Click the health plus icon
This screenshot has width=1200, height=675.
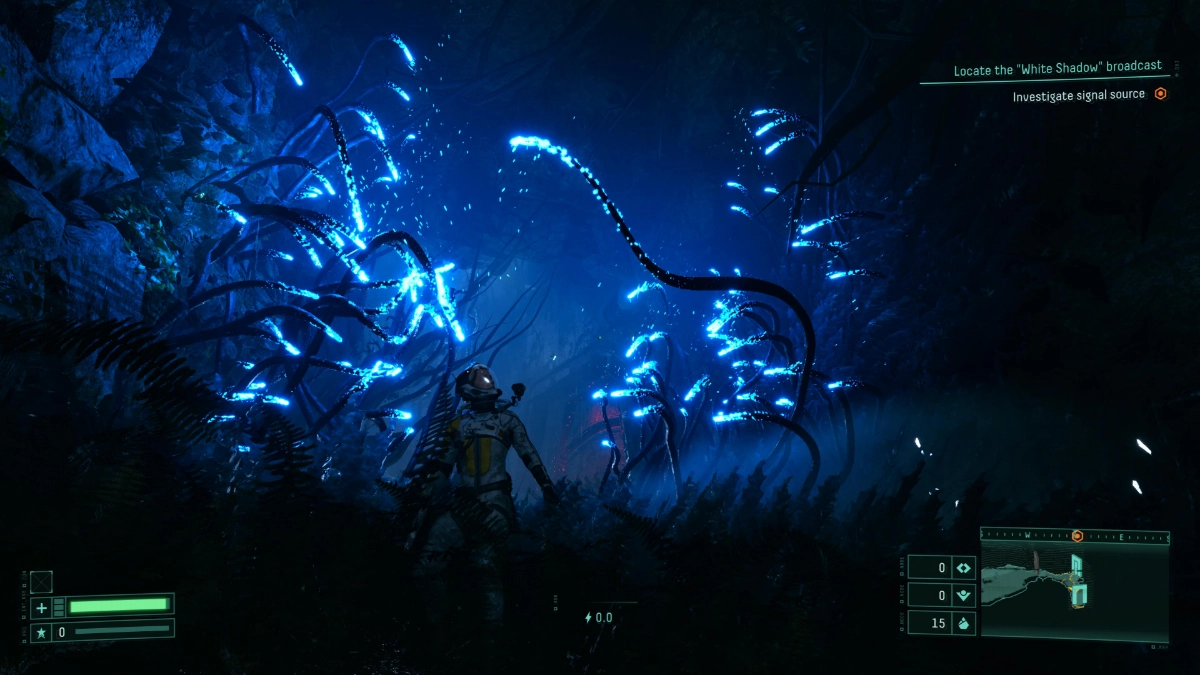point(41,607)
